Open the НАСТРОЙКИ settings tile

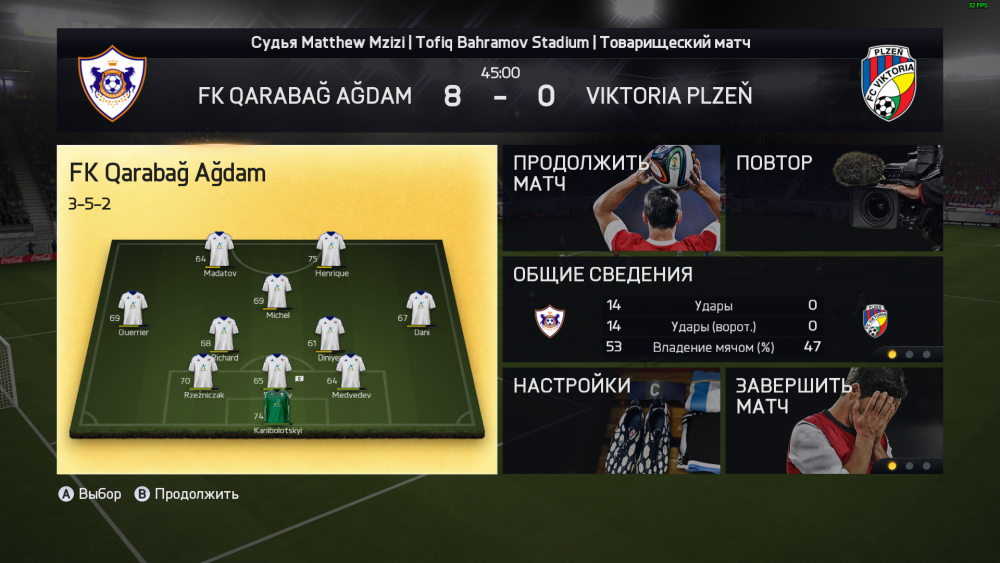(x=610, y=420)
